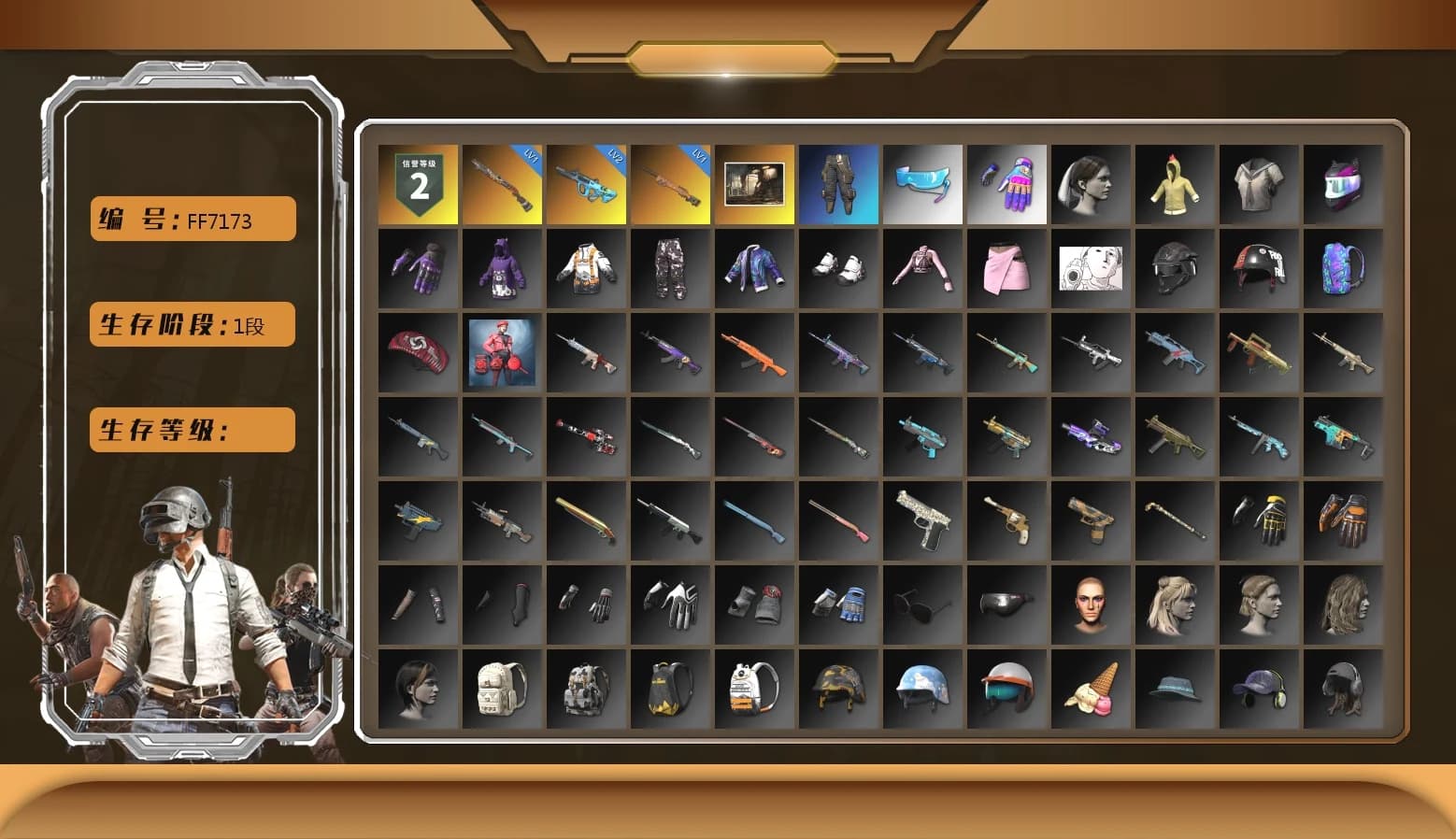Click the 生存等级 label

click(191, 430)
